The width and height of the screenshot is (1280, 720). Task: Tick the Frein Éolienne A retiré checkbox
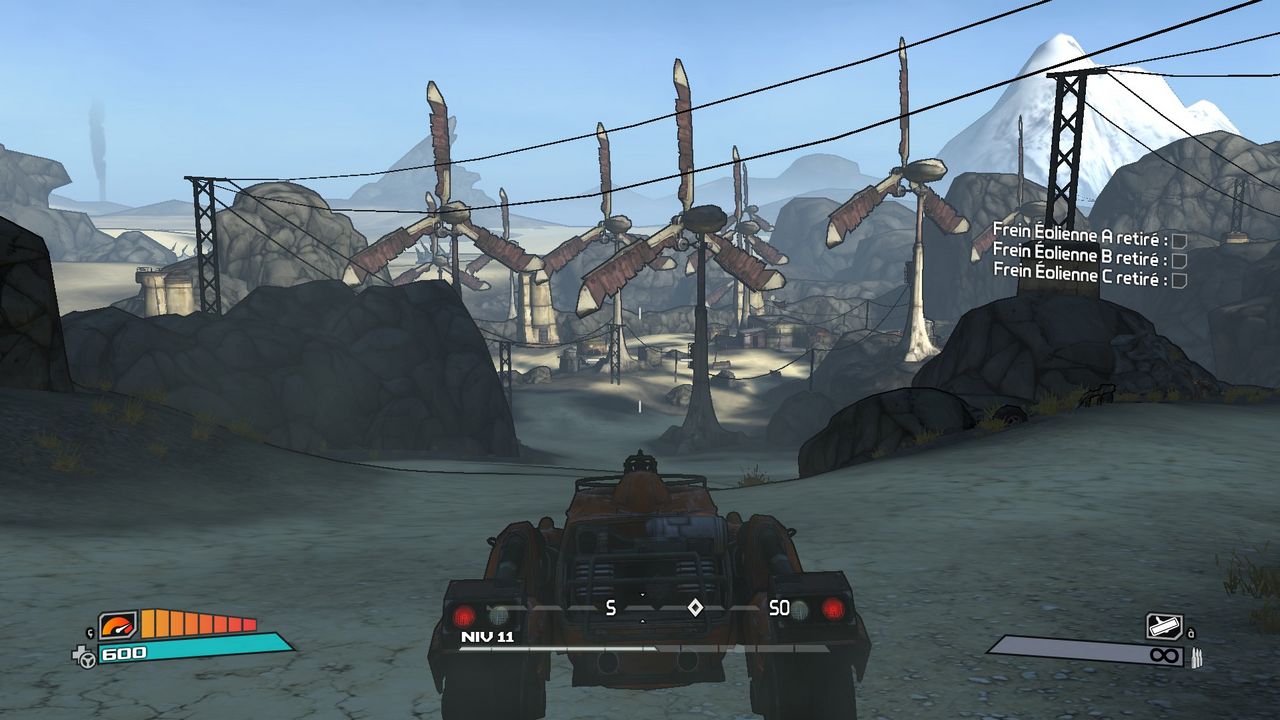(x=1179, y=240)
